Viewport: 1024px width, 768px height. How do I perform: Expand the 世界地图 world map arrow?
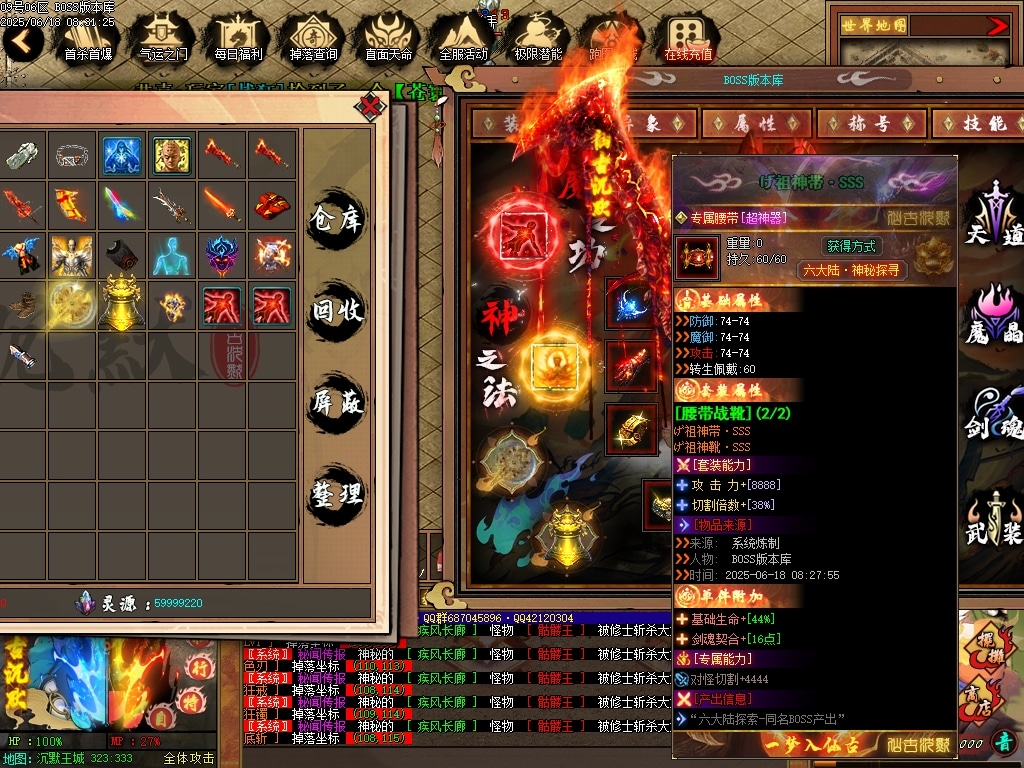pos(997,26)
